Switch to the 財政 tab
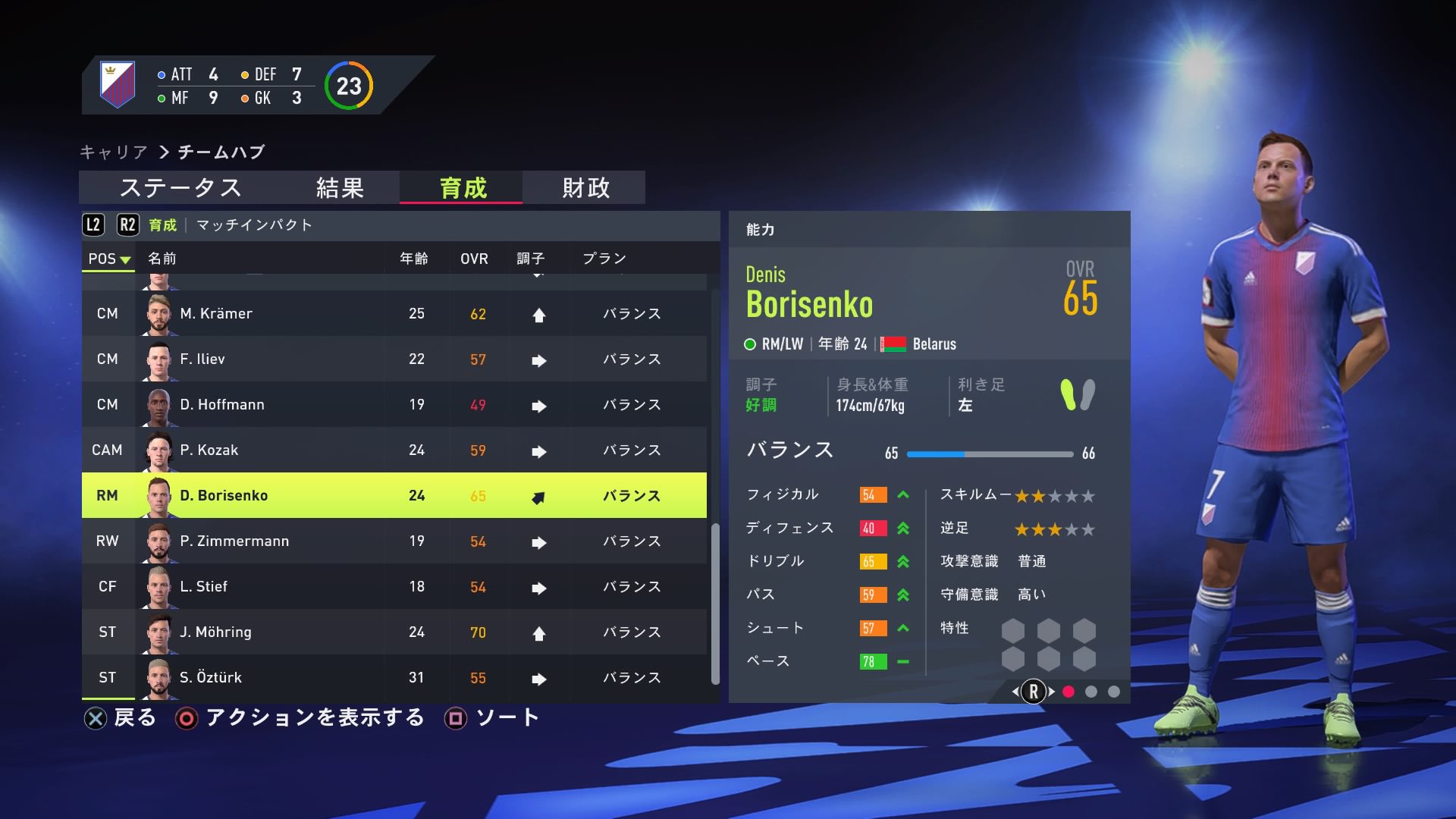Screen dimensions: 1456x819 click(584, 189)
